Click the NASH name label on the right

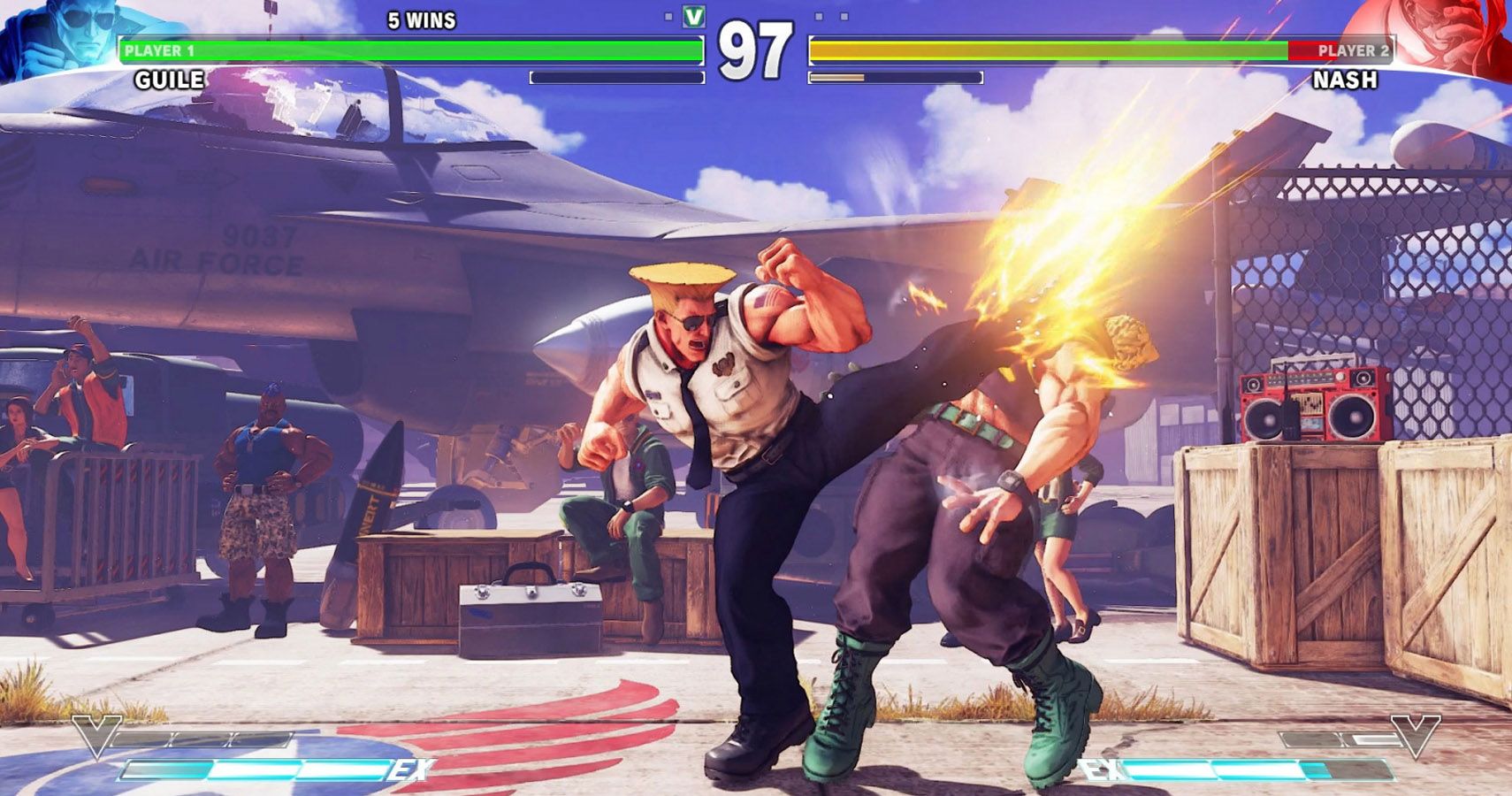coord(1347,81)
